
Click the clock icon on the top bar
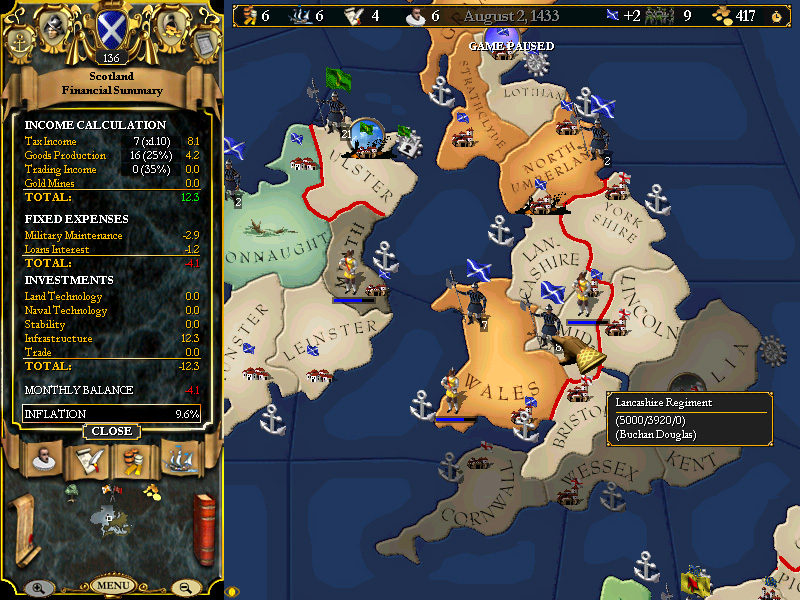[x=776, y=15]
